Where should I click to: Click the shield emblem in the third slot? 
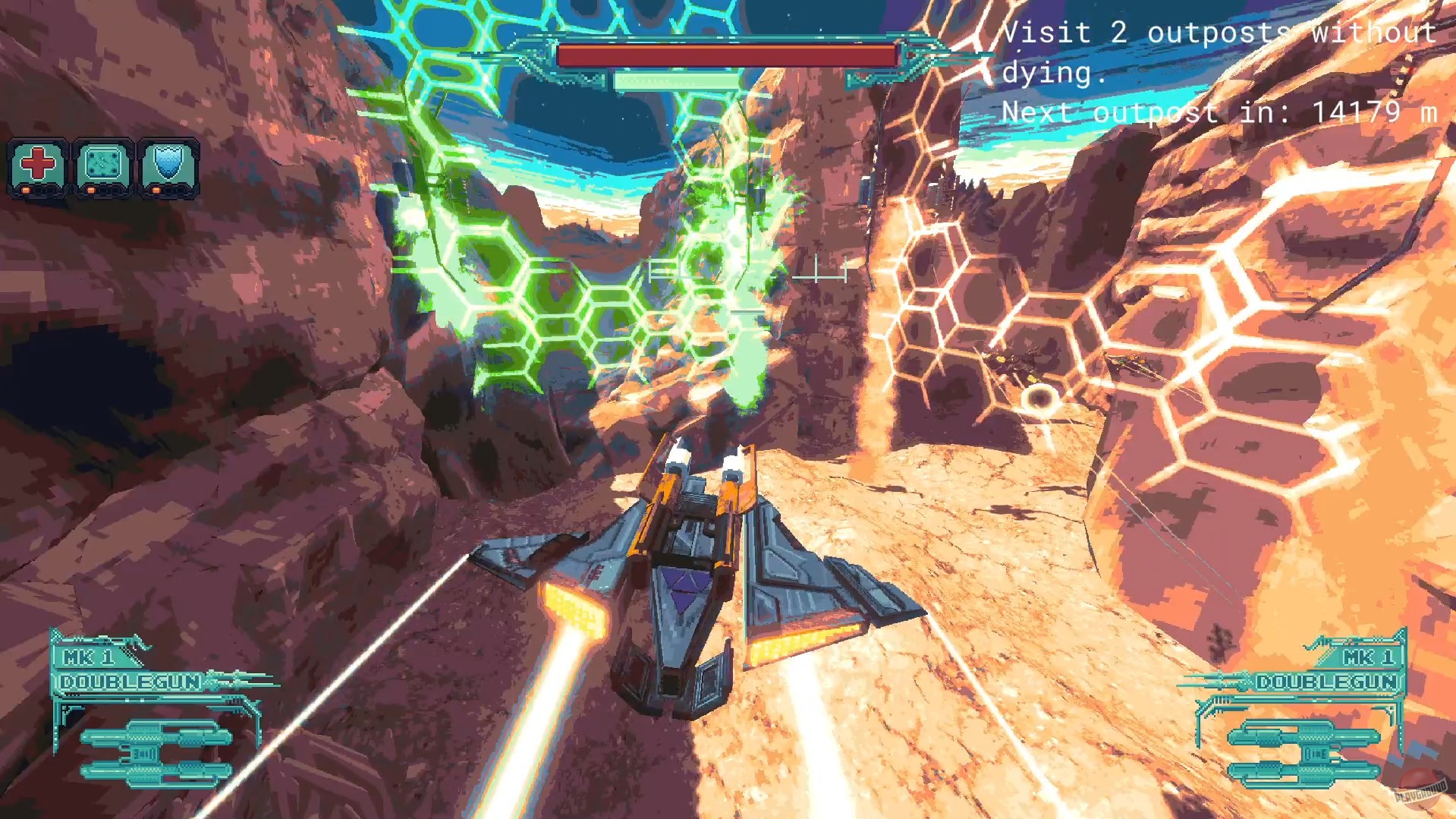click(169, 161)
